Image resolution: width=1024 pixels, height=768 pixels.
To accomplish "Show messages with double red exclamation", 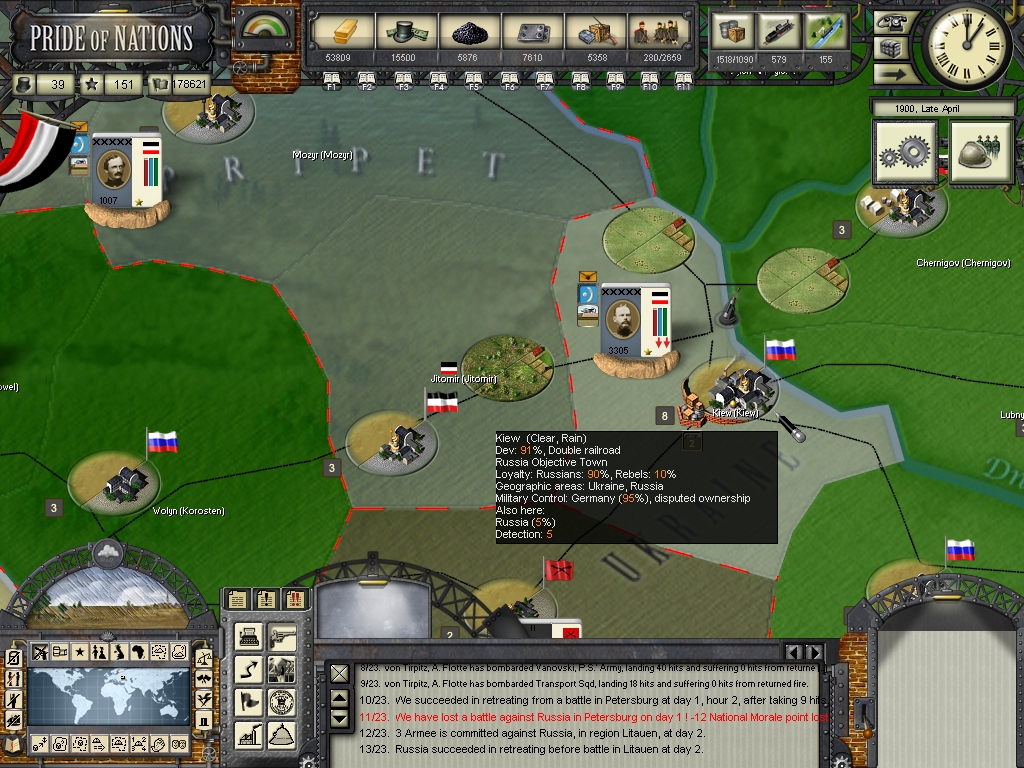I will [x=295, y=600].
